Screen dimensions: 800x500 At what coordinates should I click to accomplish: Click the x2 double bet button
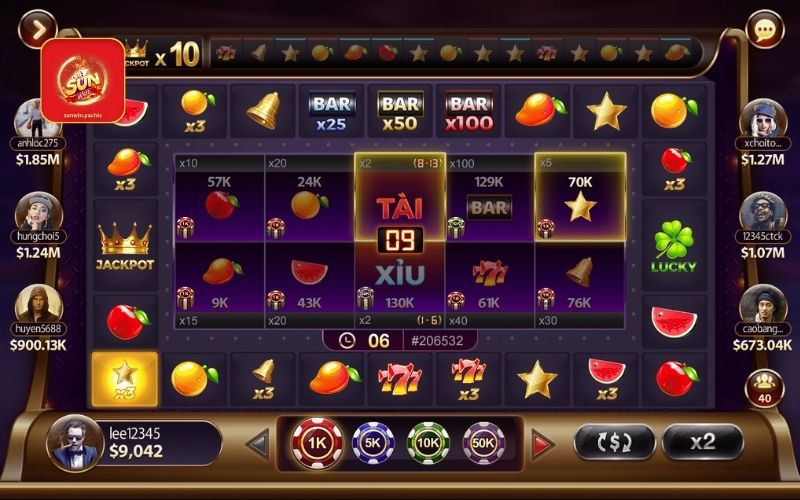pos(702,442)
